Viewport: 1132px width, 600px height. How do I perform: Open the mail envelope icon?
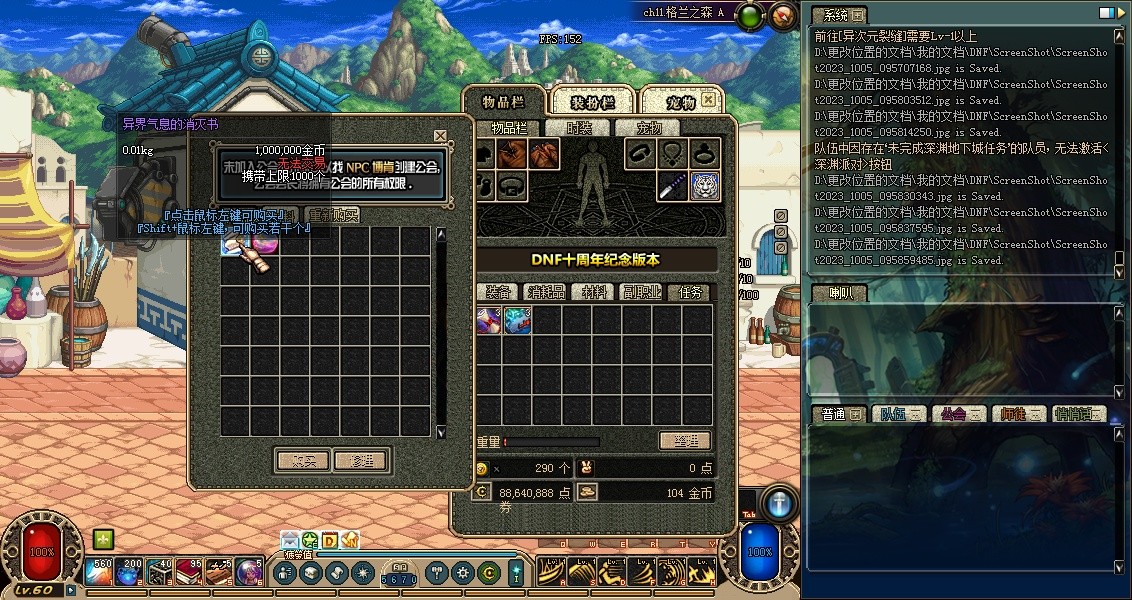[x=290, y=541]
